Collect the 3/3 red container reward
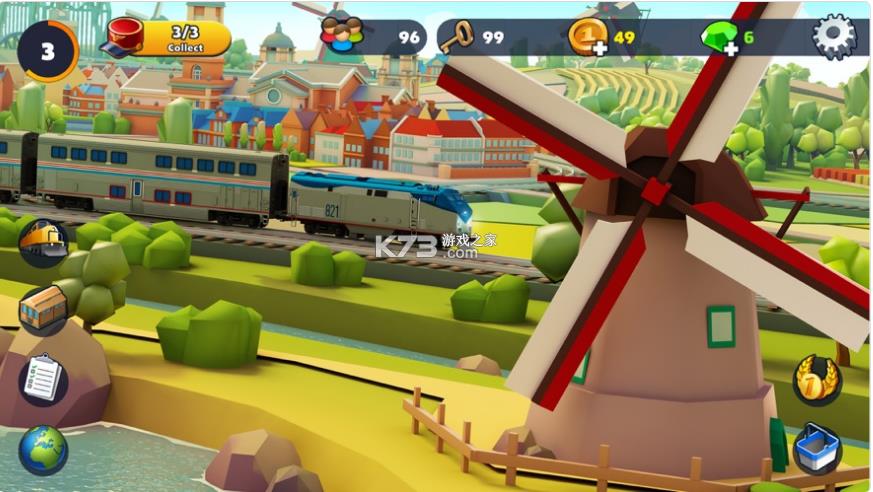 [x=170, y=38]
